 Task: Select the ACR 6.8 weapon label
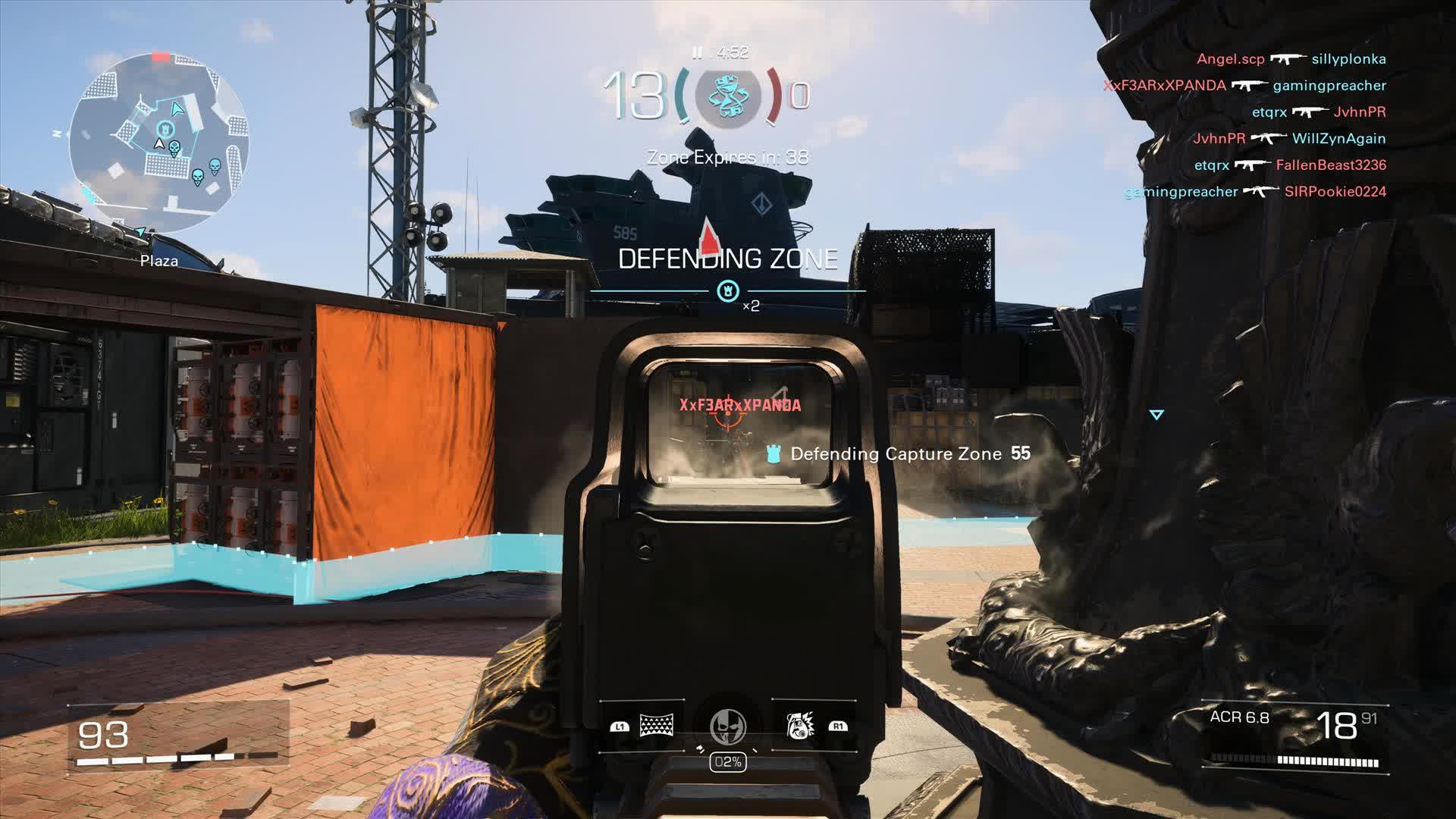click(x=1239, y=717)
